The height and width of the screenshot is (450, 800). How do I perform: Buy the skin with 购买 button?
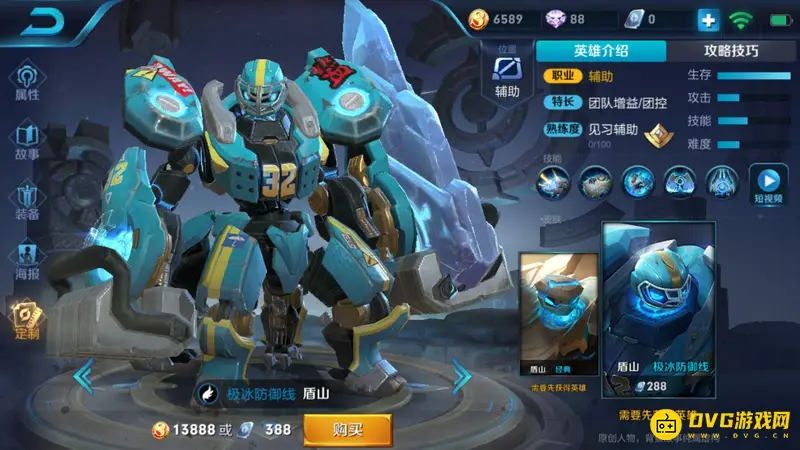coord(347,429)
